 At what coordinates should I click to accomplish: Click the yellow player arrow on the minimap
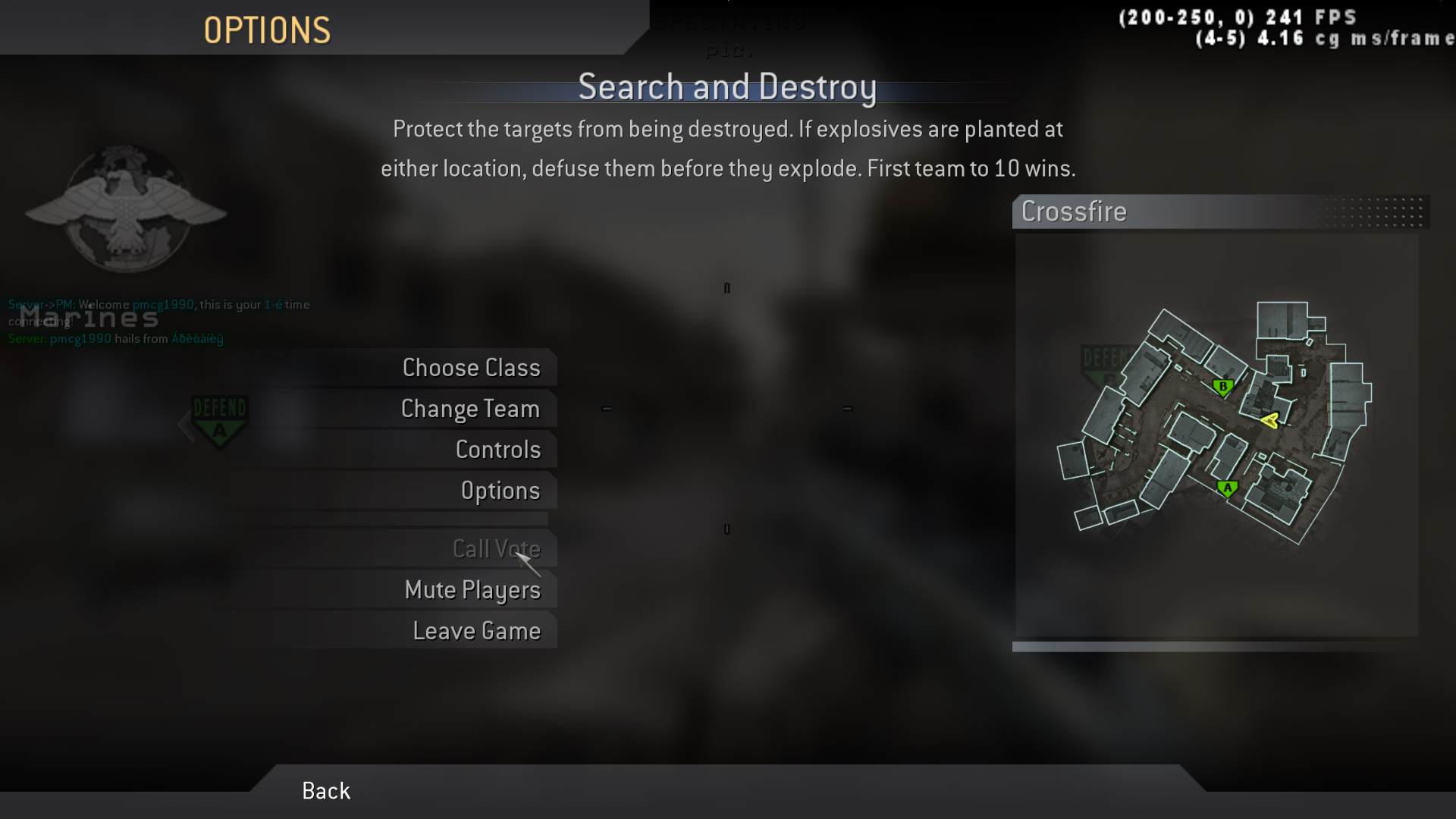pyautogui.click(x=1271, y=421)
